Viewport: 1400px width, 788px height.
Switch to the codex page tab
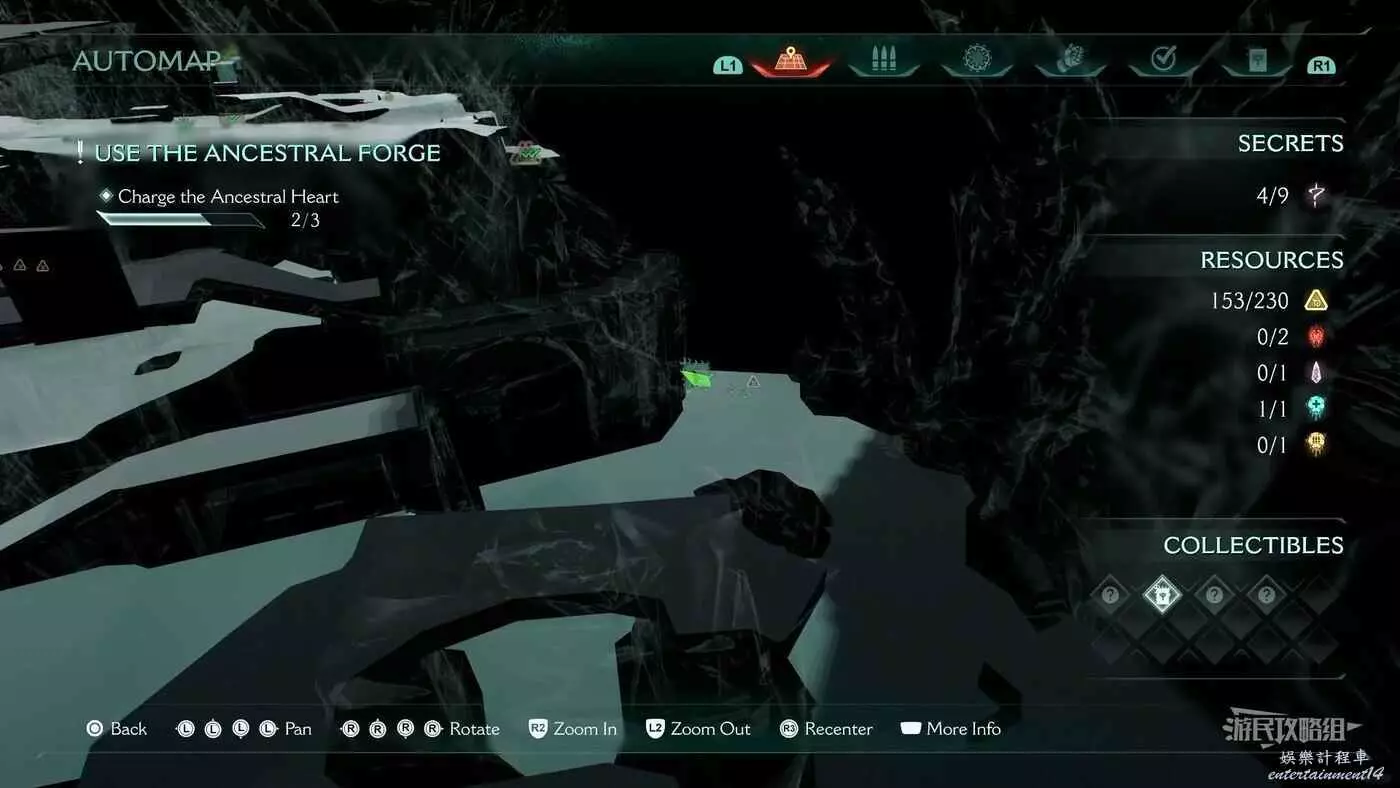point(1256,61)
